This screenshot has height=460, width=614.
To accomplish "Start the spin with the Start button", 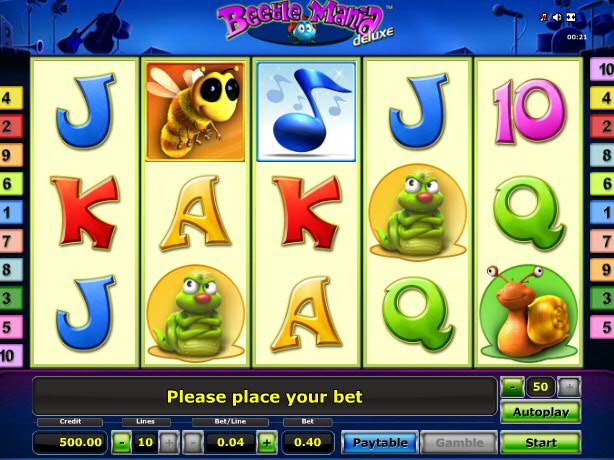I will point(540,442).
